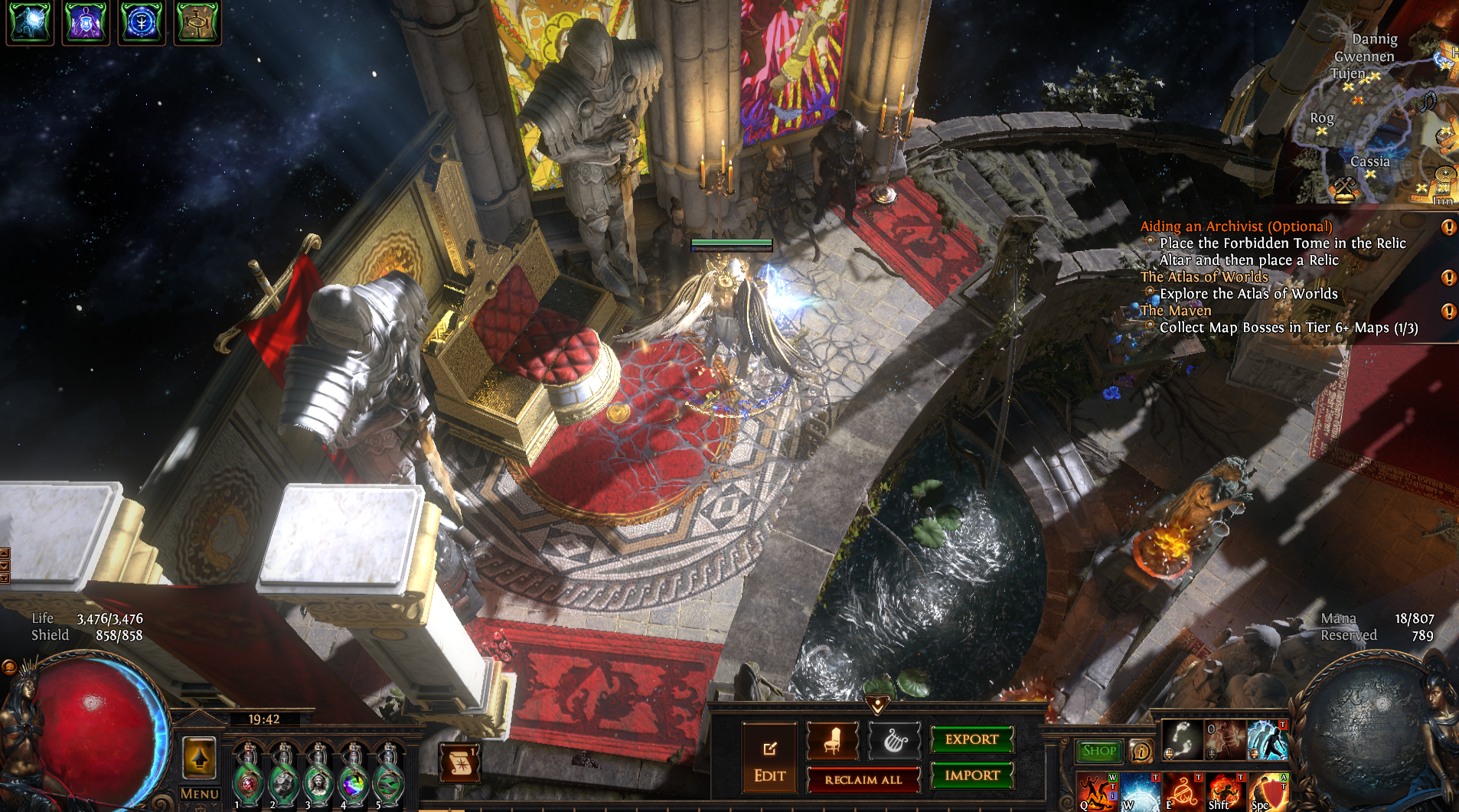Activate the icy blue circle skill on W

pos(1140,791)
